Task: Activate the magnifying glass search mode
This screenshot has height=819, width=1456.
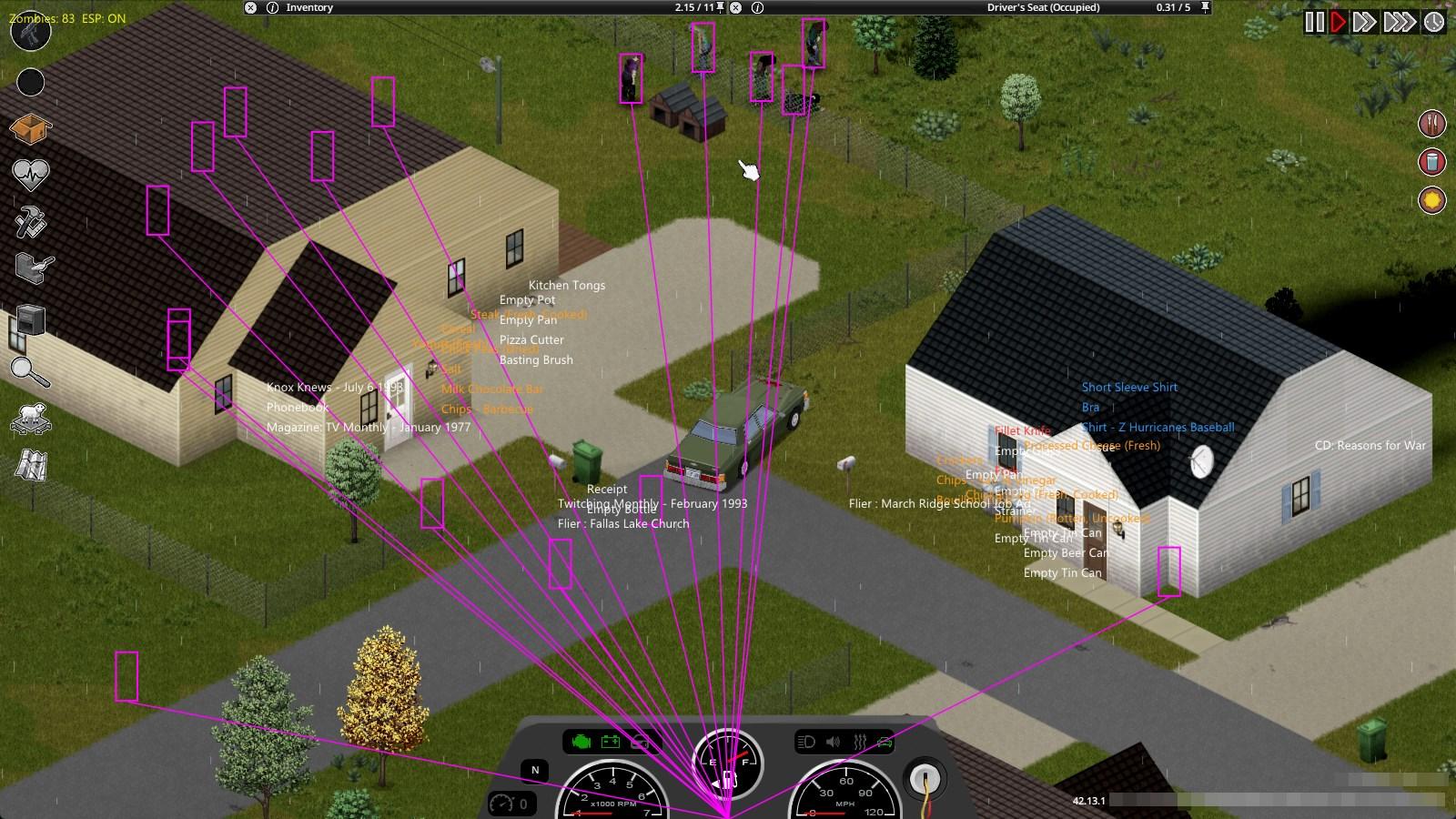Action: (x=30, y=371)
